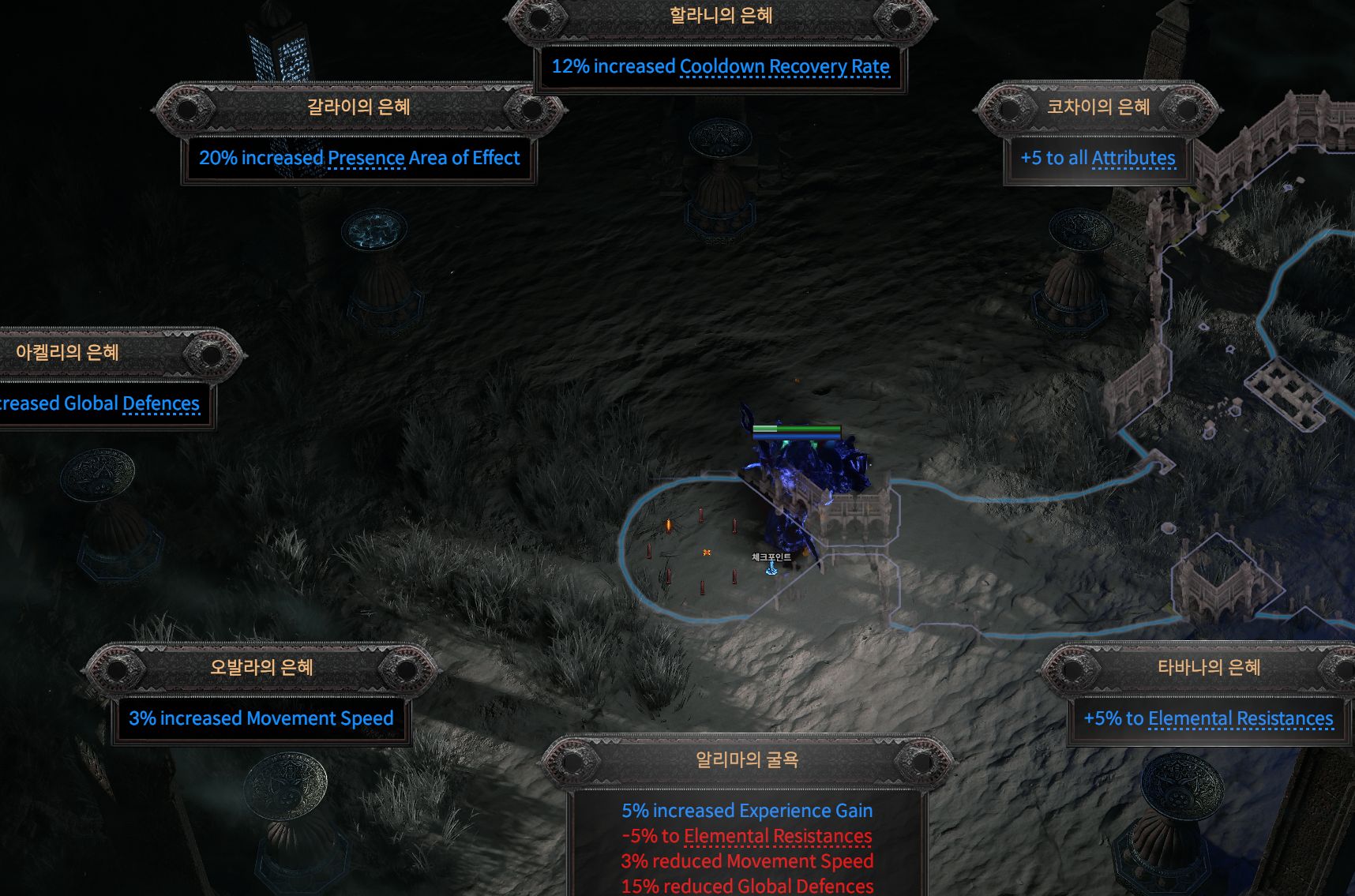Click the 체크포인트 checkpoint label

pyautogui.click(x=771, y=557)
